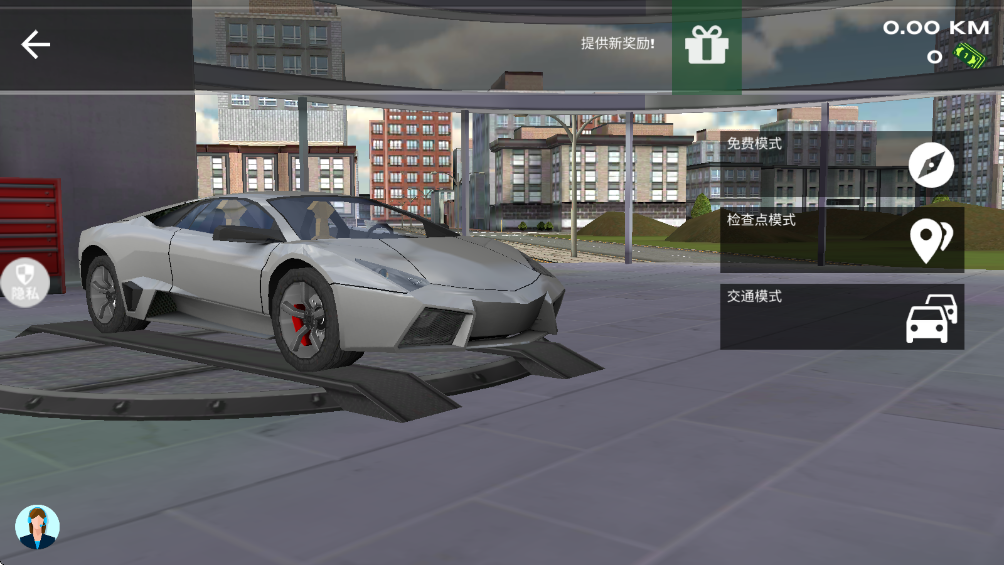Open the customer support avatar icon
Image resolution: width=1004 pixels, height=565 pixels.
tap(37, 527)
